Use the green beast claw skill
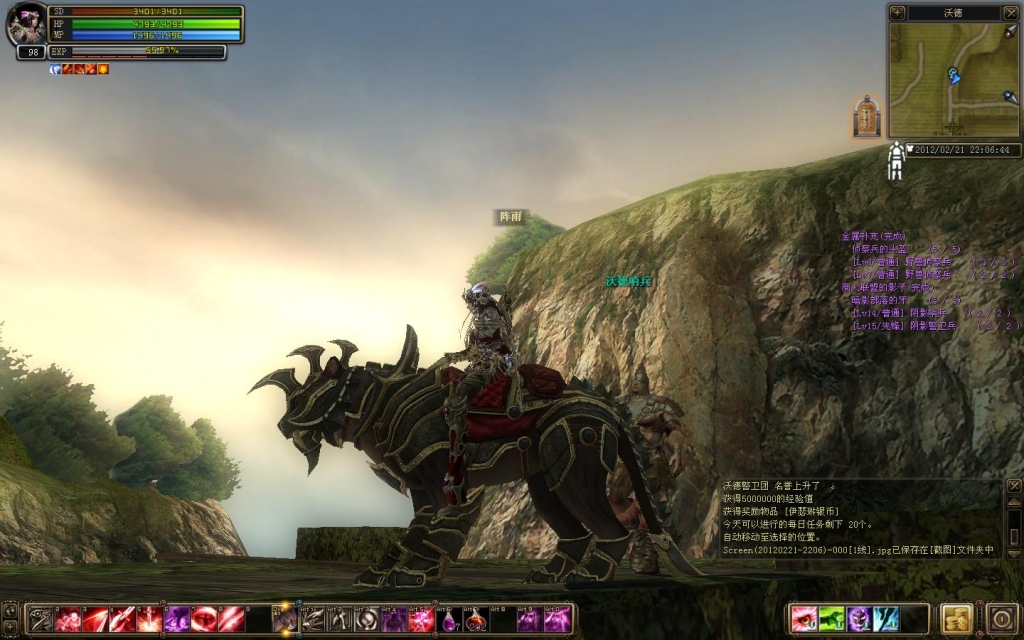1024x640 pixels. coord(831,619)
